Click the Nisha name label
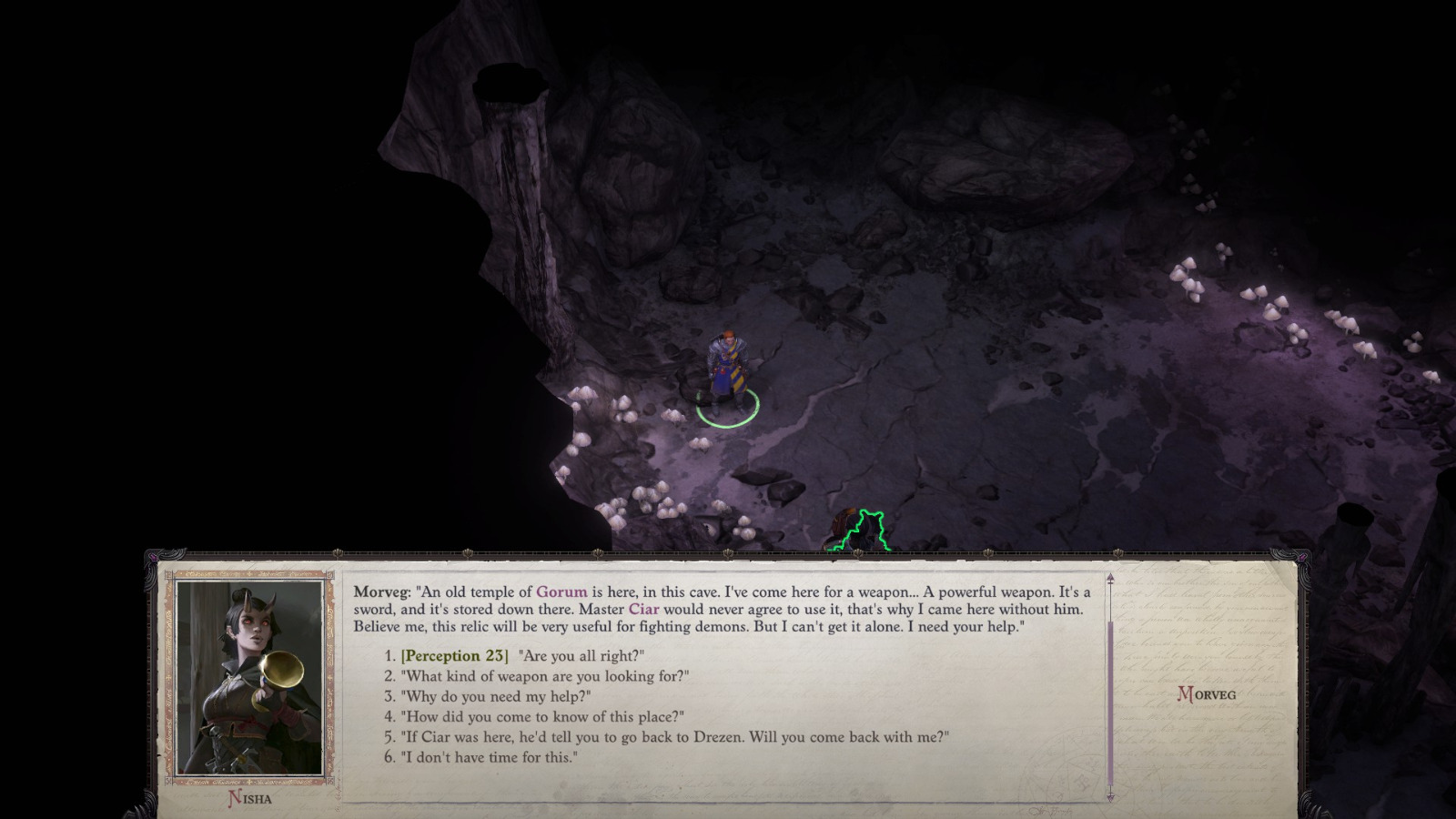This screenshot has height=819, width=1456. 251,795
